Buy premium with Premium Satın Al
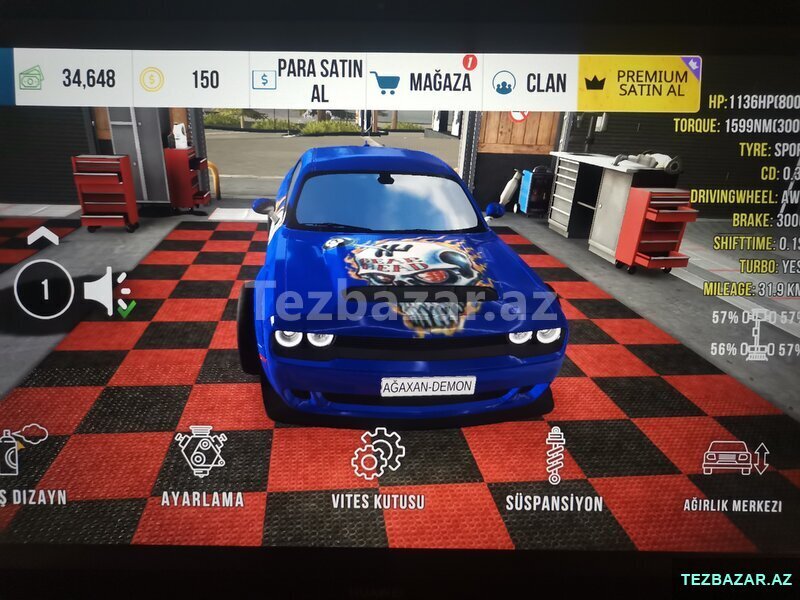This screenshot has width=800, height=600. [x=640, y=83]
